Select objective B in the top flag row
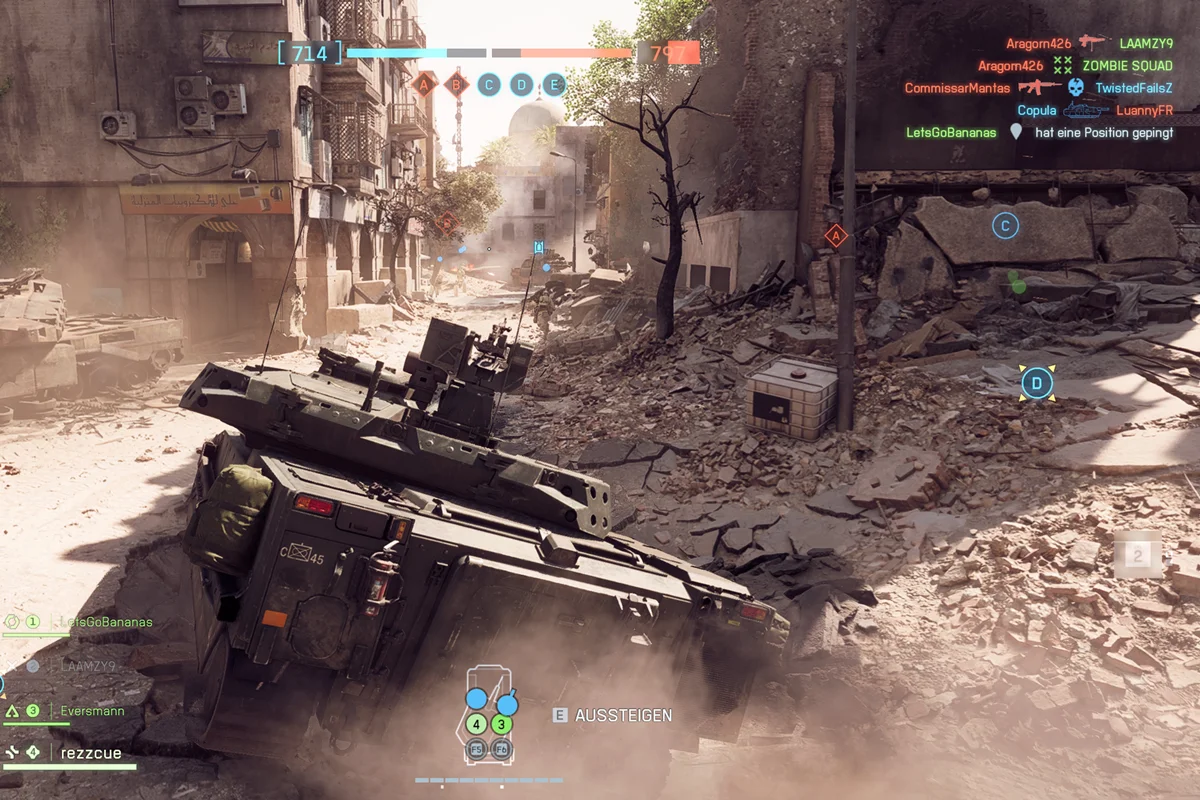The width and height of the screenshot is (1200, 800). (x=457, y=85)
